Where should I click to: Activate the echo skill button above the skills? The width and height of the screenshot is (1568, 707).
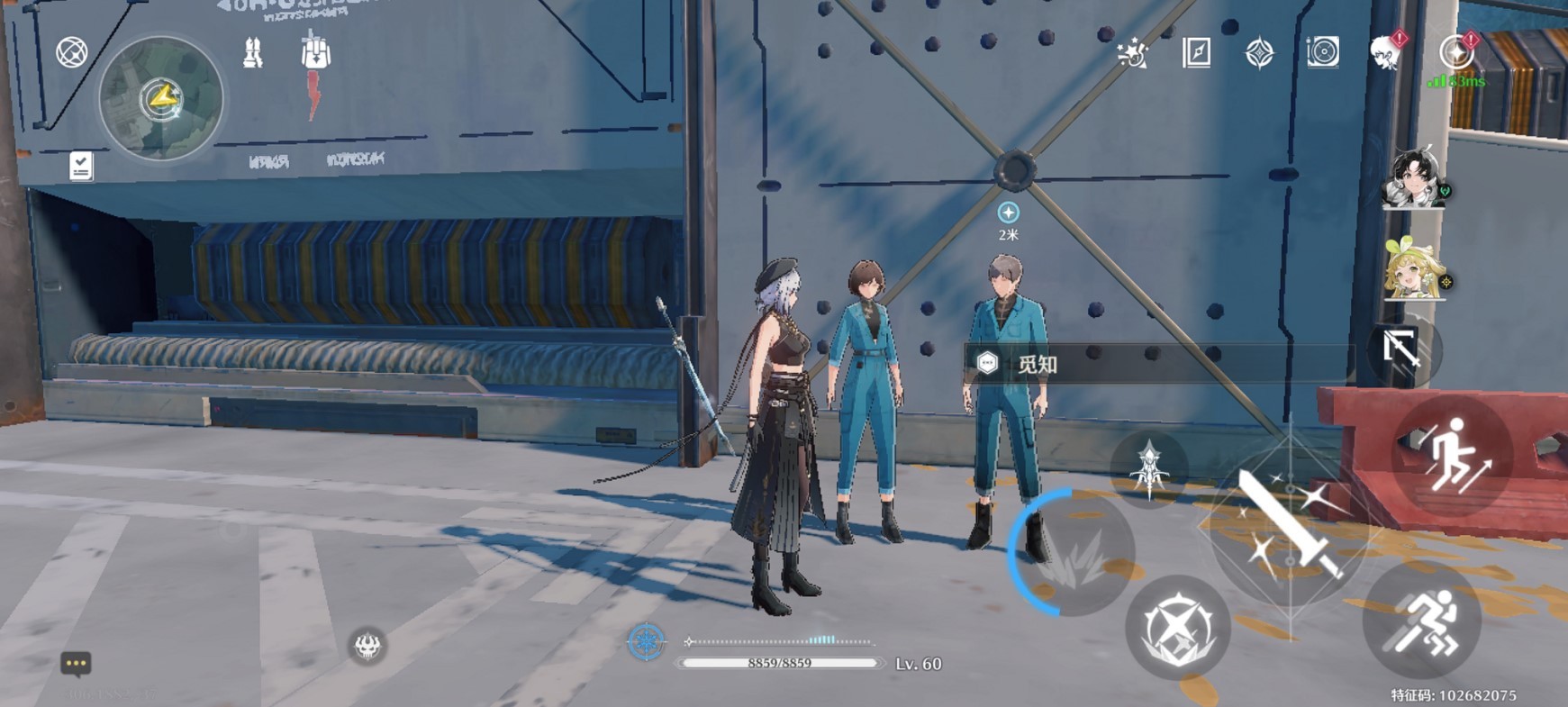pos(1150,468)
